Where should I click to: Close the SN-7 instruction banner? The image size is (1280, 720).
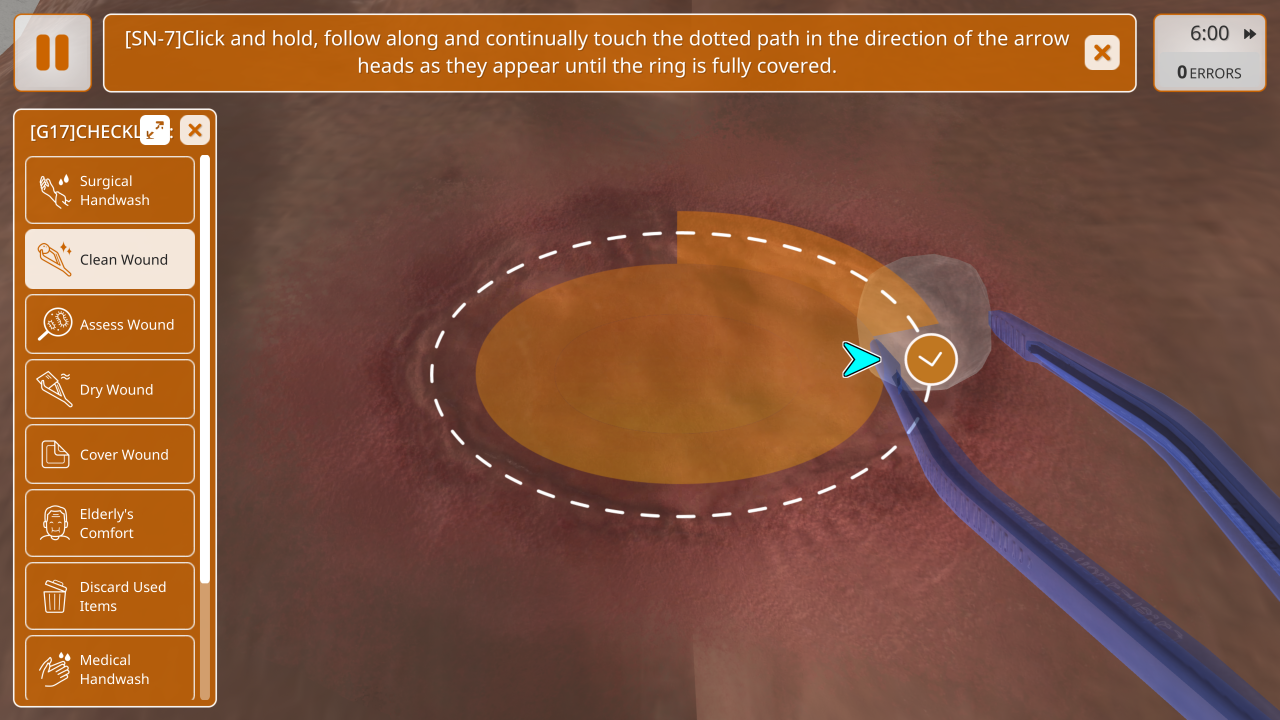click(1102, 53)
